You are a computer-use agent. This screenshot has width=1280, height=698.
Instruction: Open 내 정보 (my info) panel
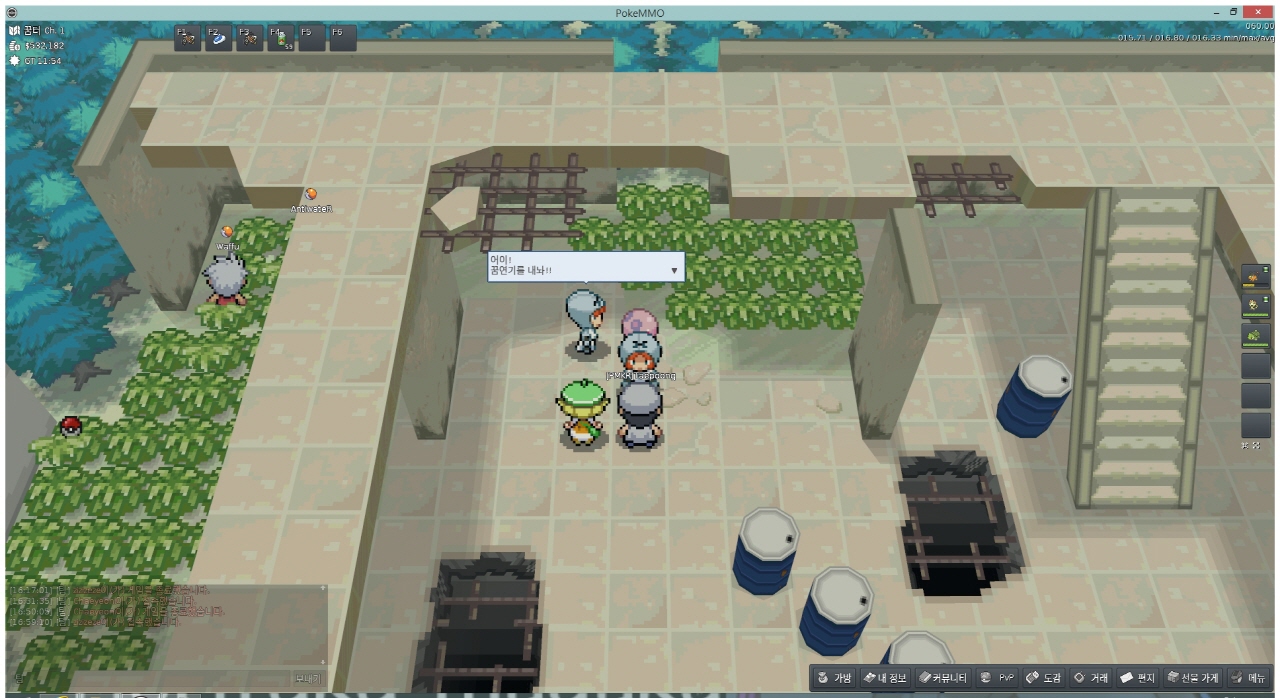(x=886, y=678)
